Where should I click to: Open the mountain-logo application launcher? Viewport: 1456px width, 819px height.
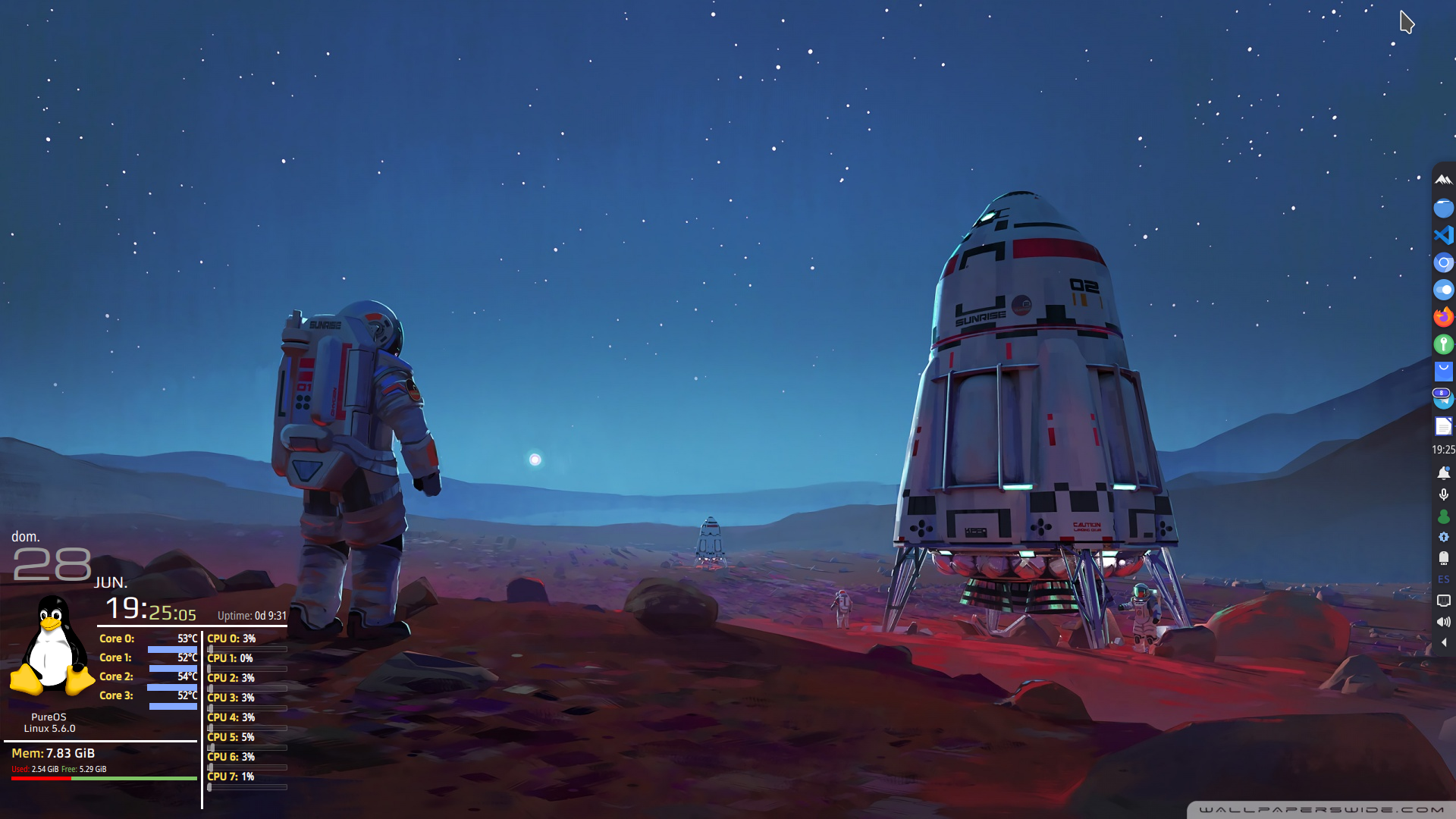coord(1443,180)
